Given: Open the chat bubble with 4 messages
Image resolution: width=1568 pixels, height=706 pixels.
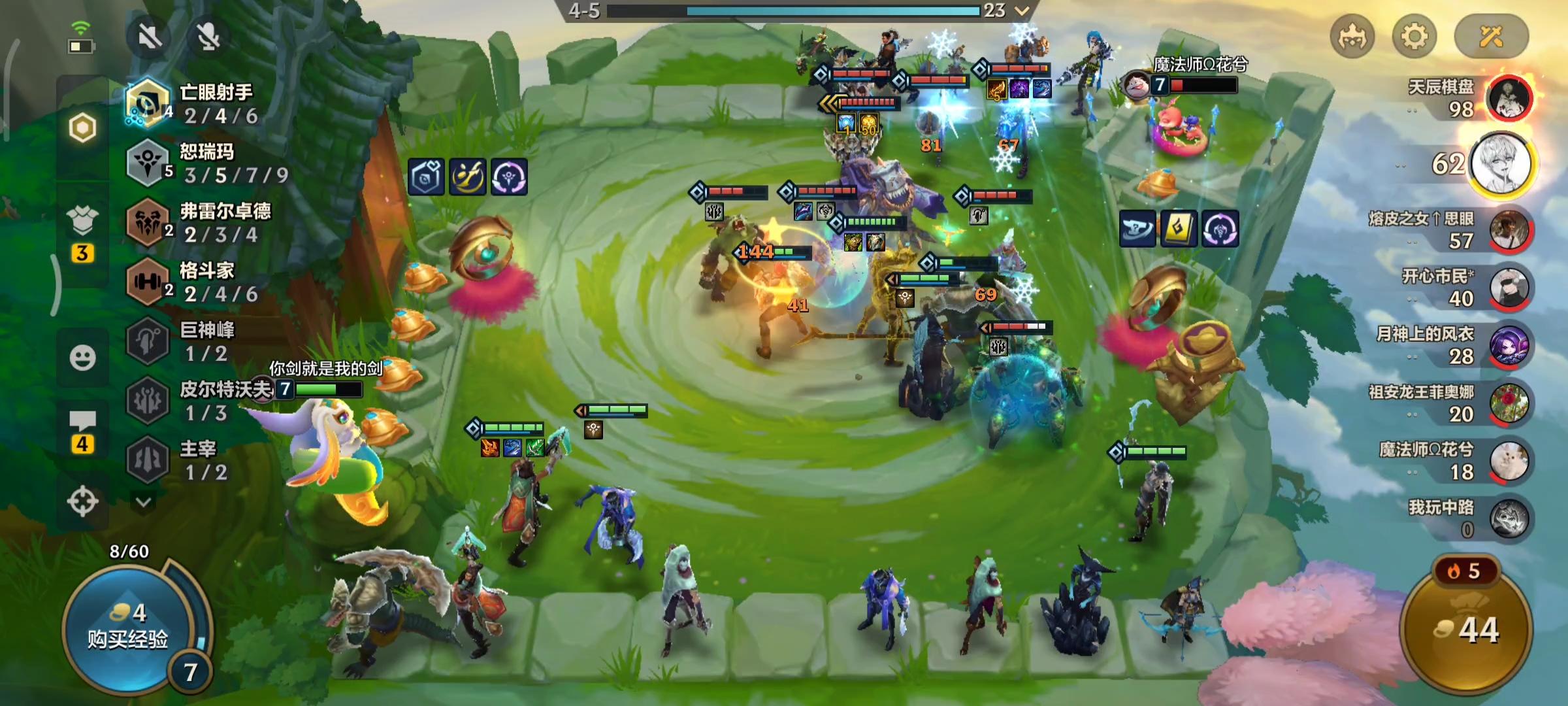Looking at the screenshot, I should (82, 431).
